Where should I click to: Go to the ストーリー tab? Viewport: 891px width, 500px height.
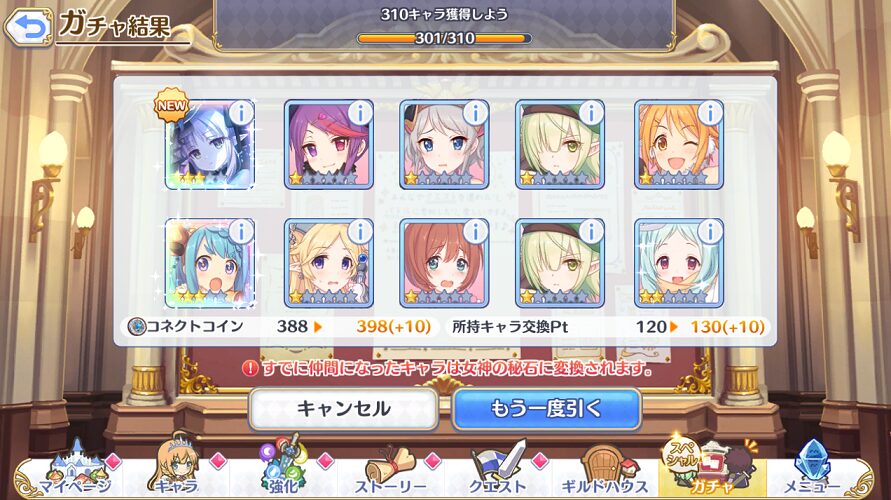(x=391, y=472)
